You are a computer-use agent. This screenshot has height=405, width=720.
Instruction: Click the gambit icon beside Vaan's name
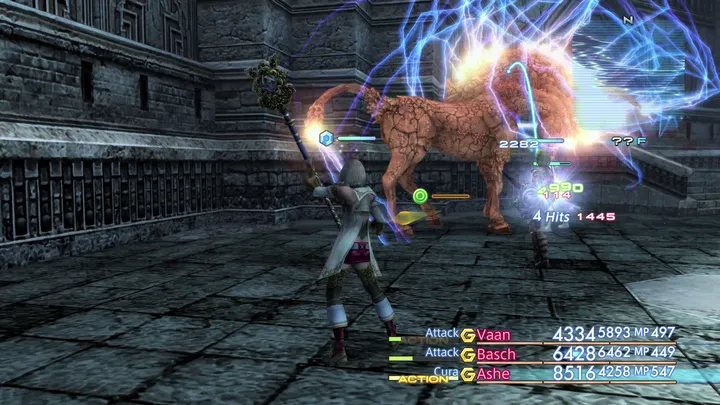tap(468, 335)
